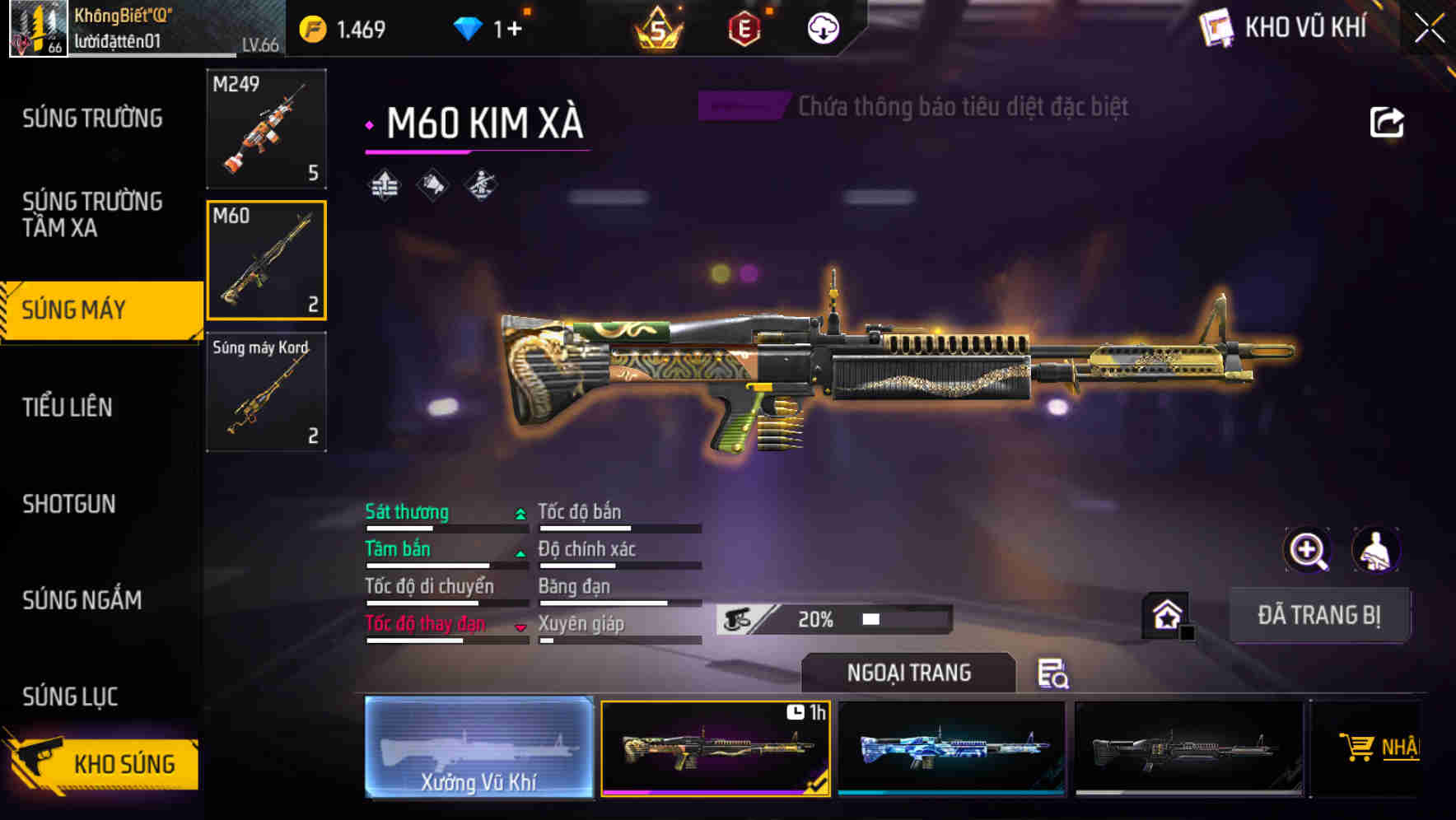
Task: Click the home star icon near the equipped button
Action: [1165, 613]
